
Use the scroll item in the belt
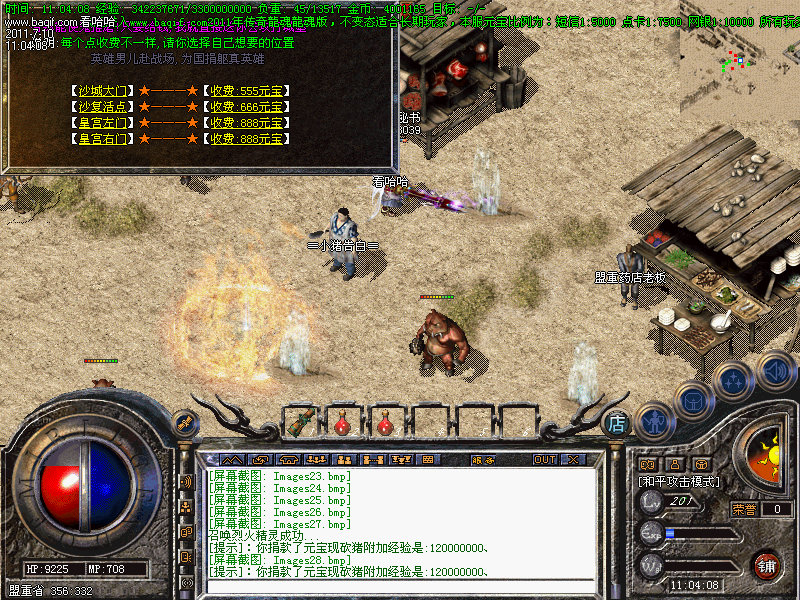(x=299, y=422)
